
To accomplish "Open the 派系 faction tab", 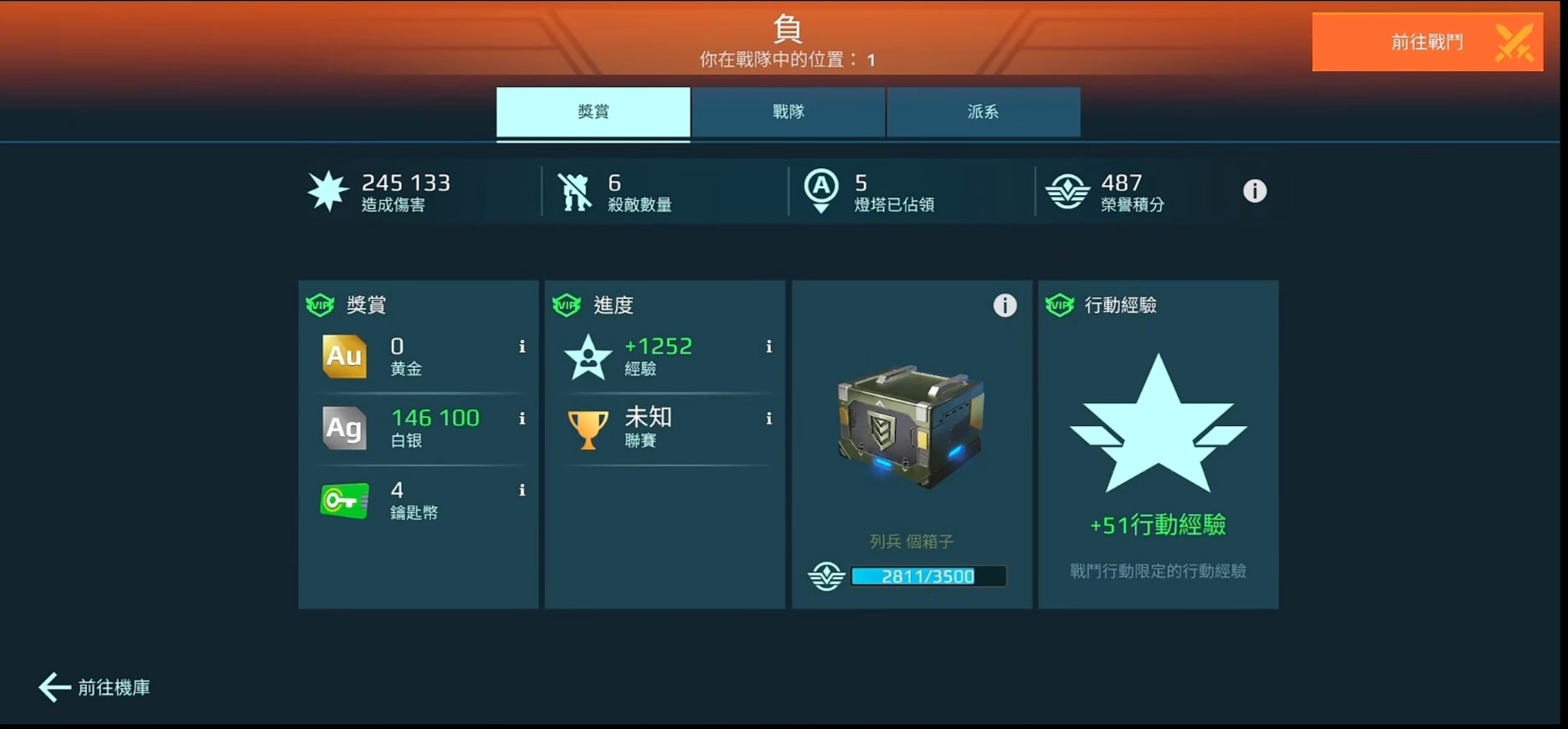I will tap(983, 112).
